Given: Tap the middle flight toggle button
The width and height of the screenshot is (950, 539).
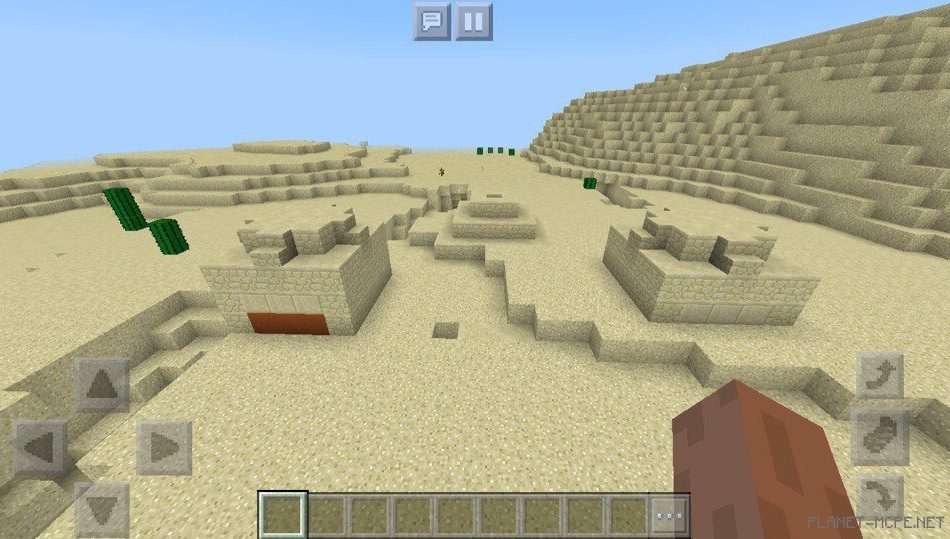Looking at the screenshot, I should [880, 436].
